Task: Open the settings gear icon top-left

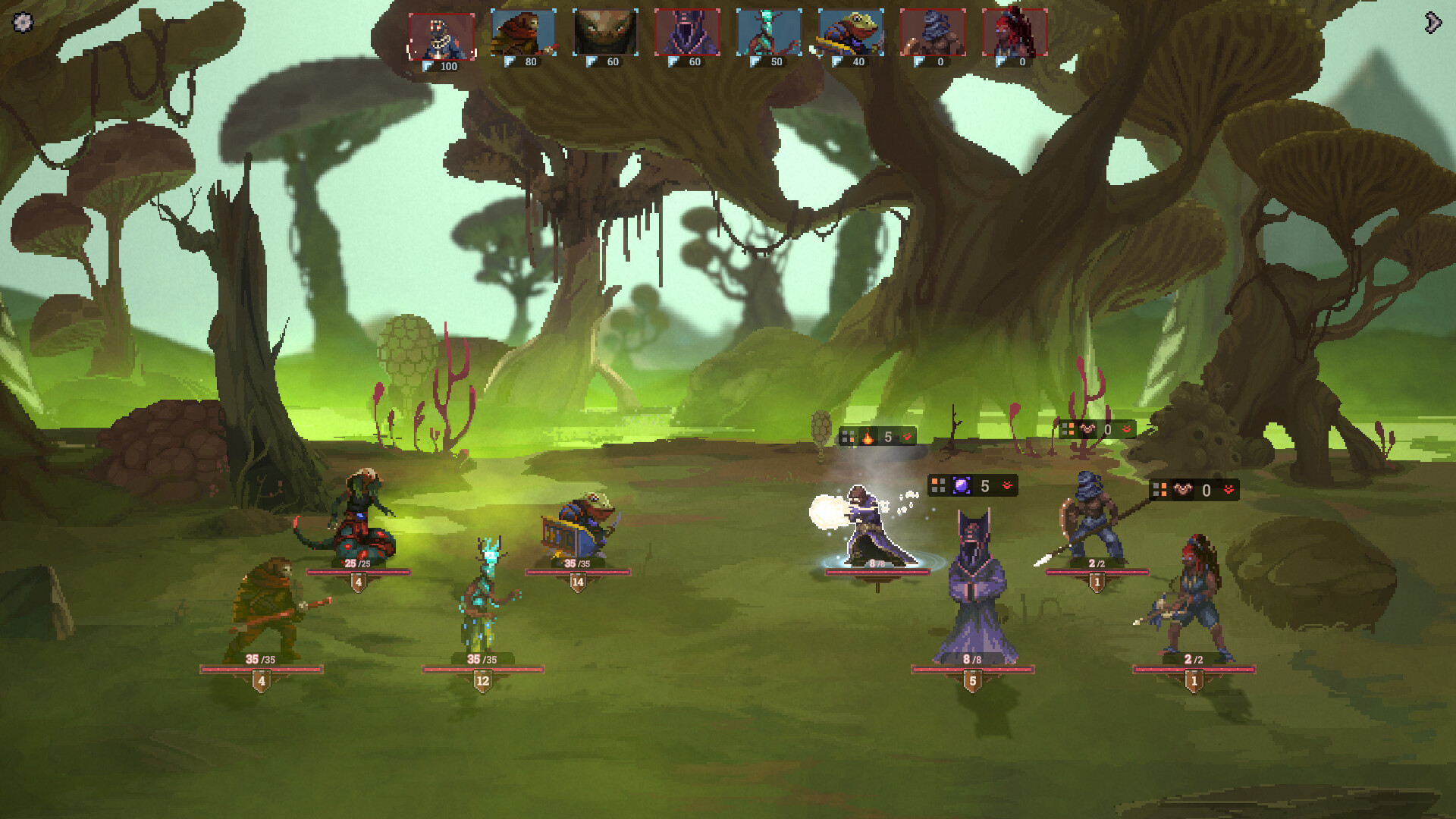Action: (22, 22)
